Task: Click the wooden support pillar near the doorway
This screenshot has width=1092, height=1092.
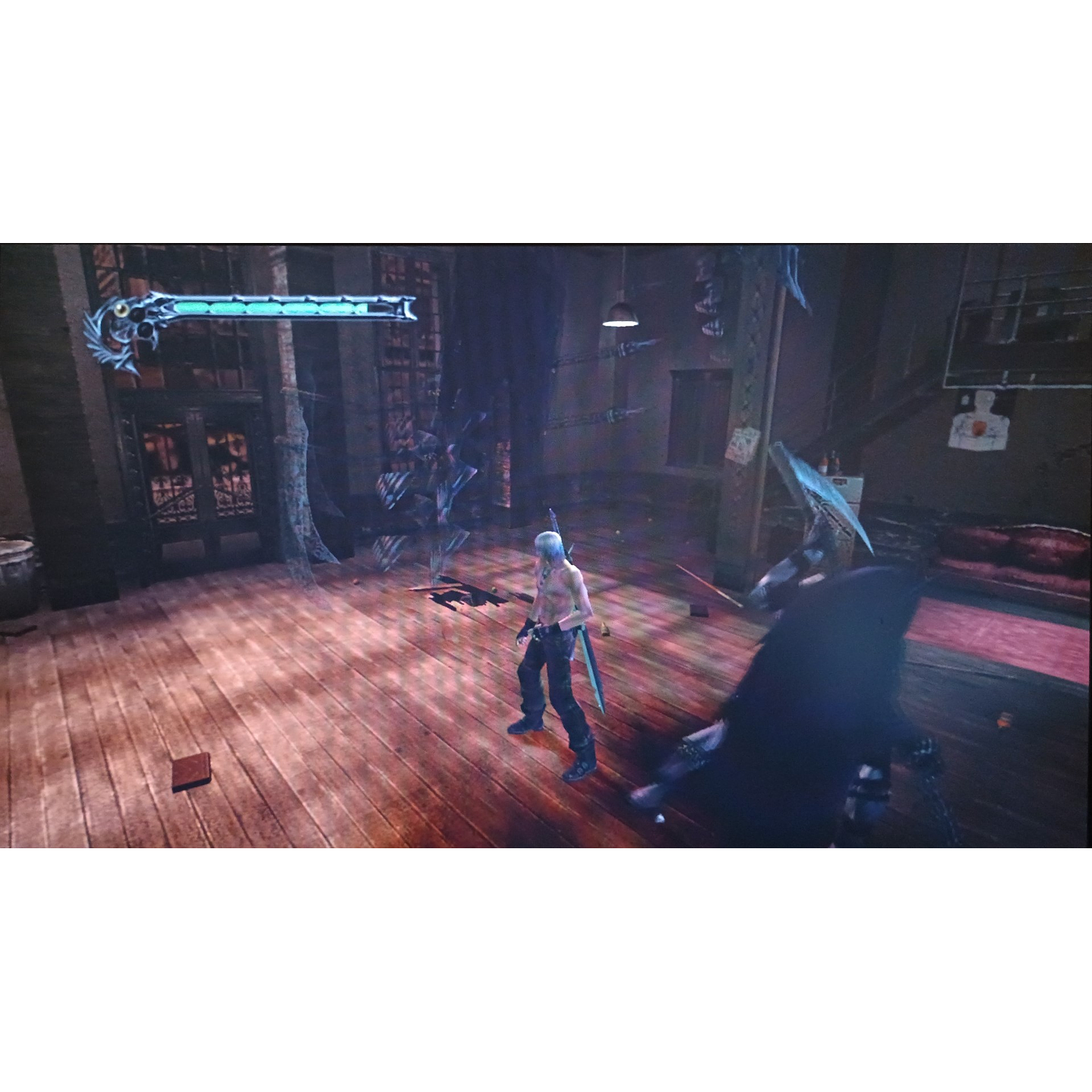Action: pos(291,418)
